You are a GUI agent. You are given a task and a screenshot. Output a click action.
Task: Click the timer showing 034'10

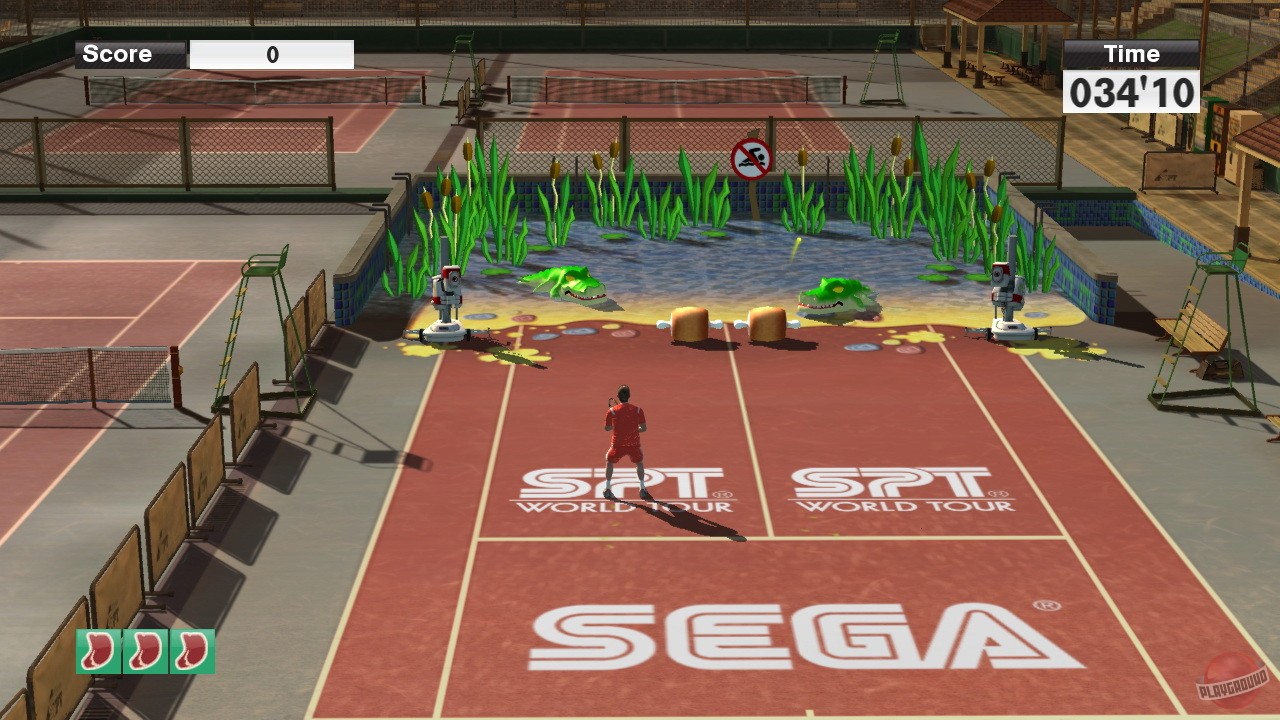[x=1131, y=92]
